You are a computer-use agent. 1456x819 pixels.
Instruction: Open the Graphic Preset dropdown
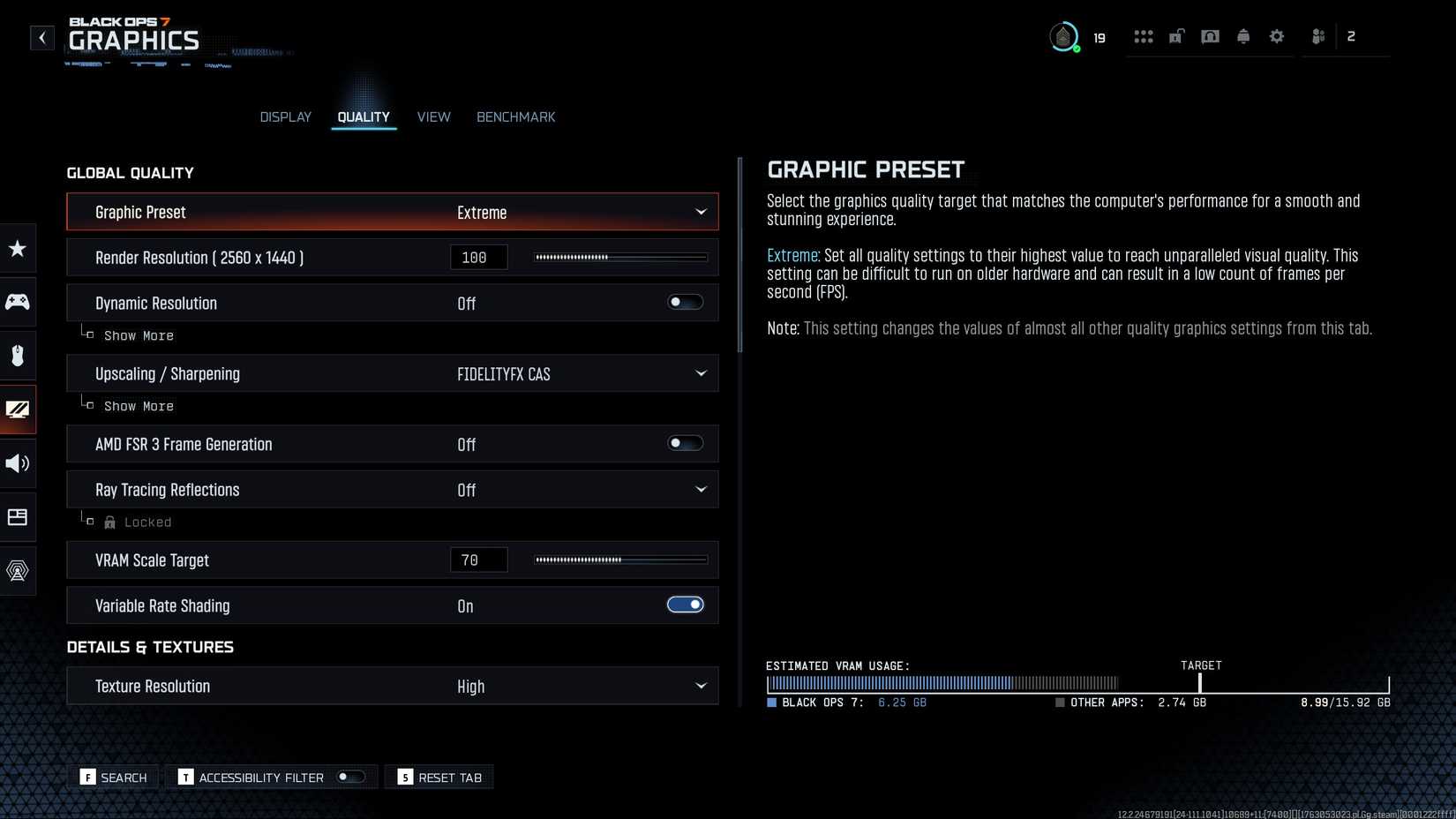(x=700, y=212)
